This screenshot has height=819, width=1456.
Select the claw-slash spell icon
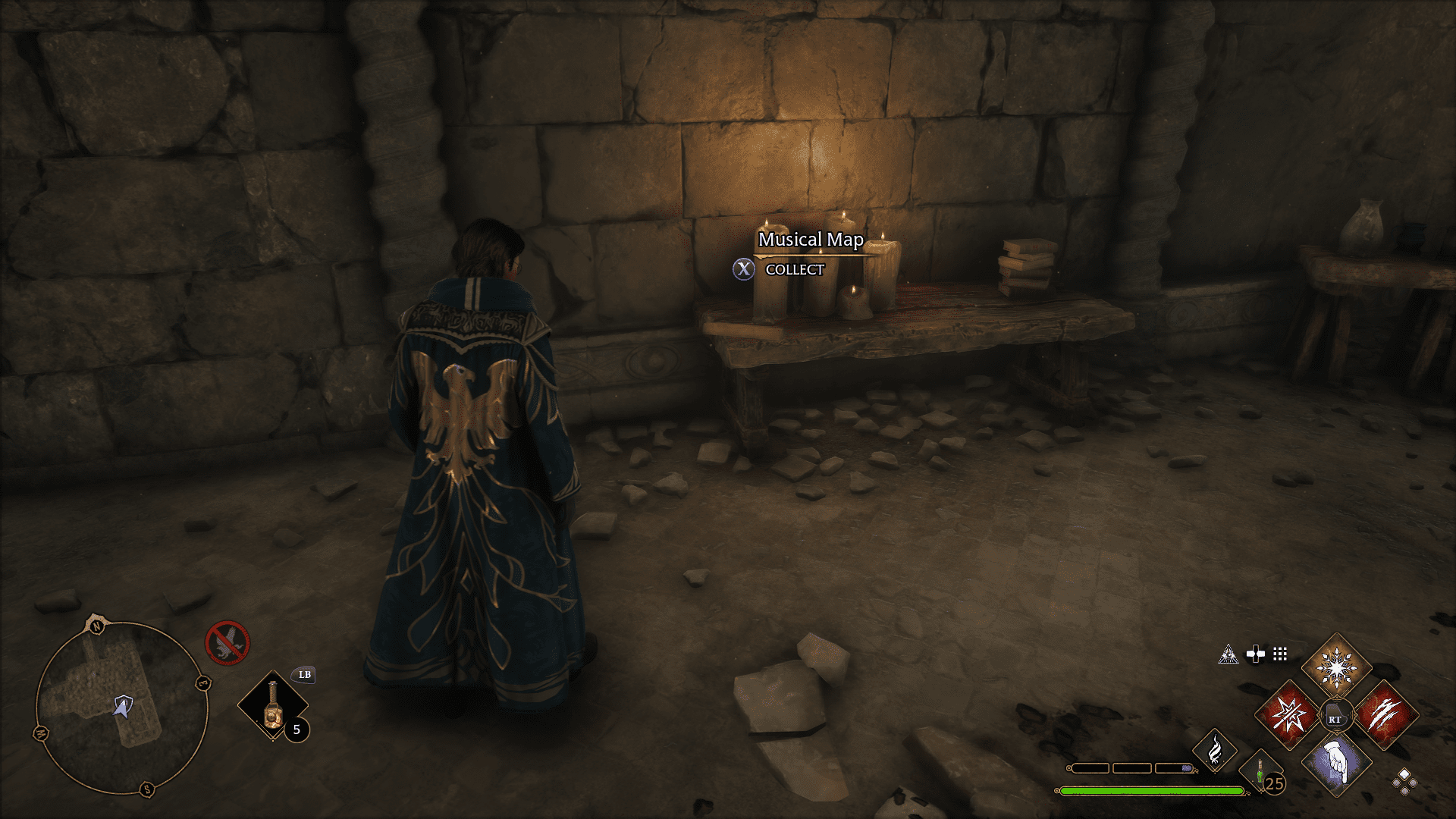pyautogui.click(x=1388, y=716)
